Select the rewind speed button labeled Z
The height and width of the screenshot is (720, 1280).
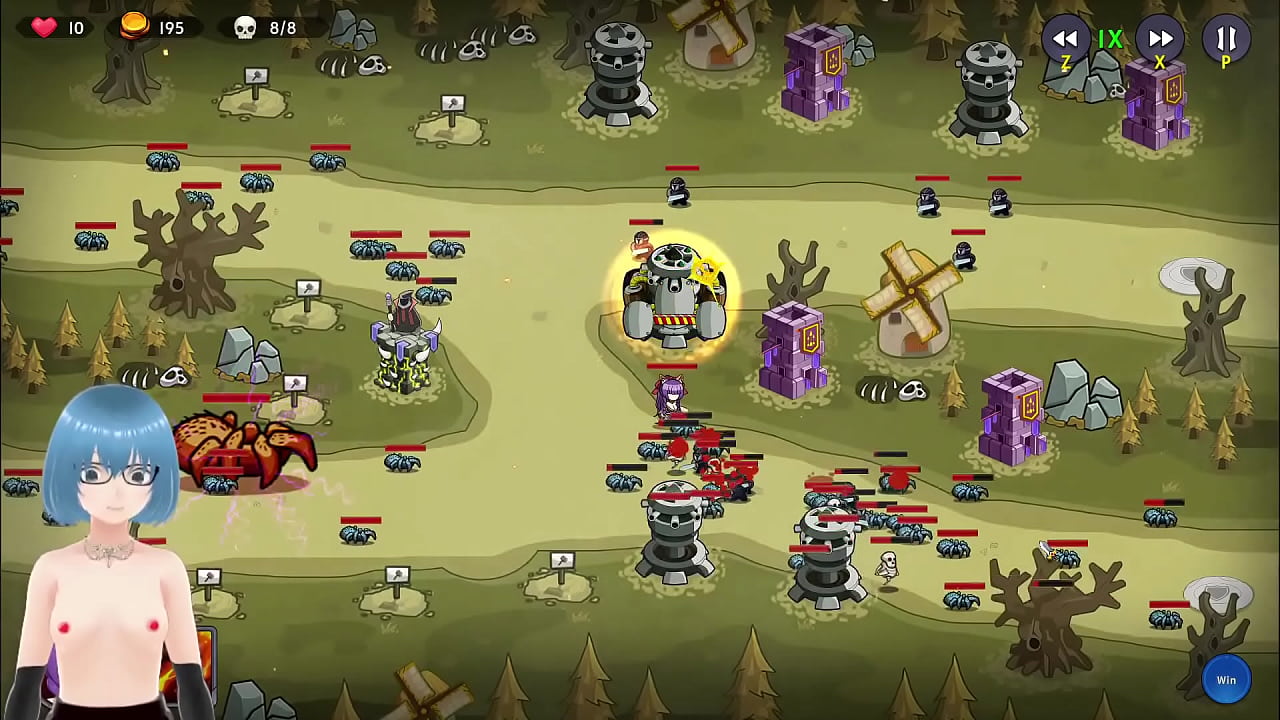1066,40
